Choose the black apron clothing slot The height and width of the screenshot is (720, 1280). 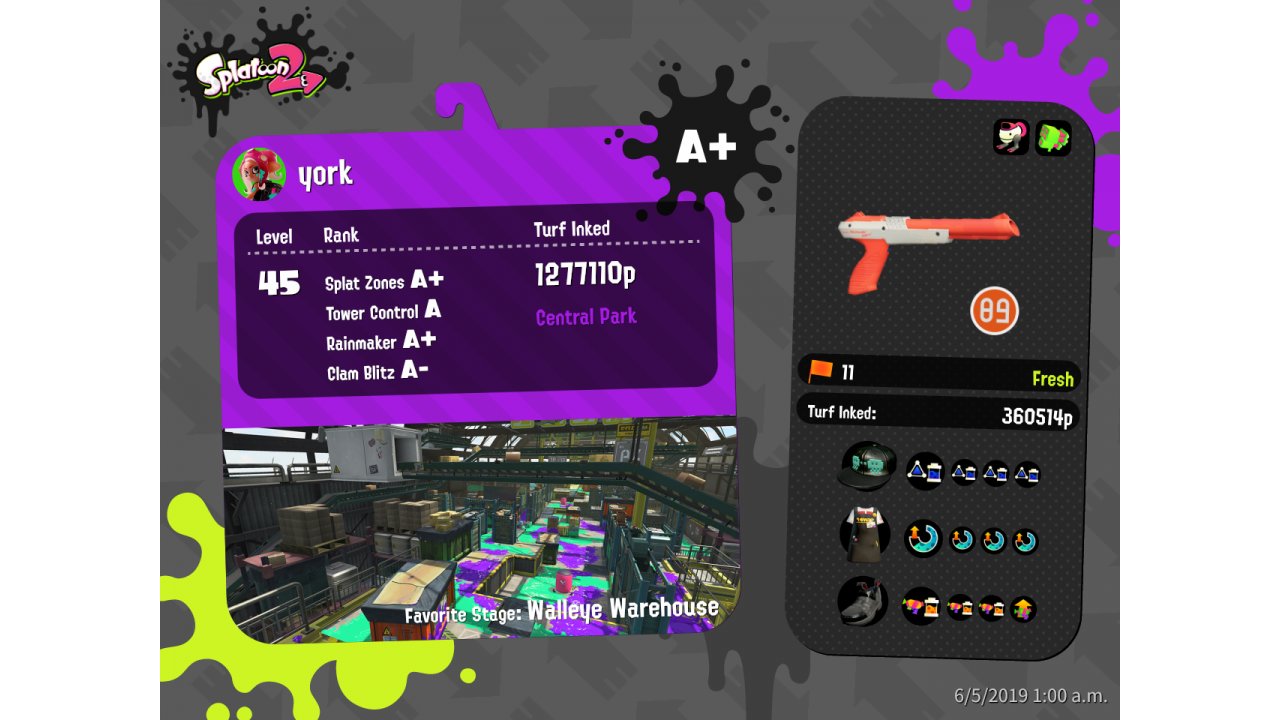[x=864, y=534]
